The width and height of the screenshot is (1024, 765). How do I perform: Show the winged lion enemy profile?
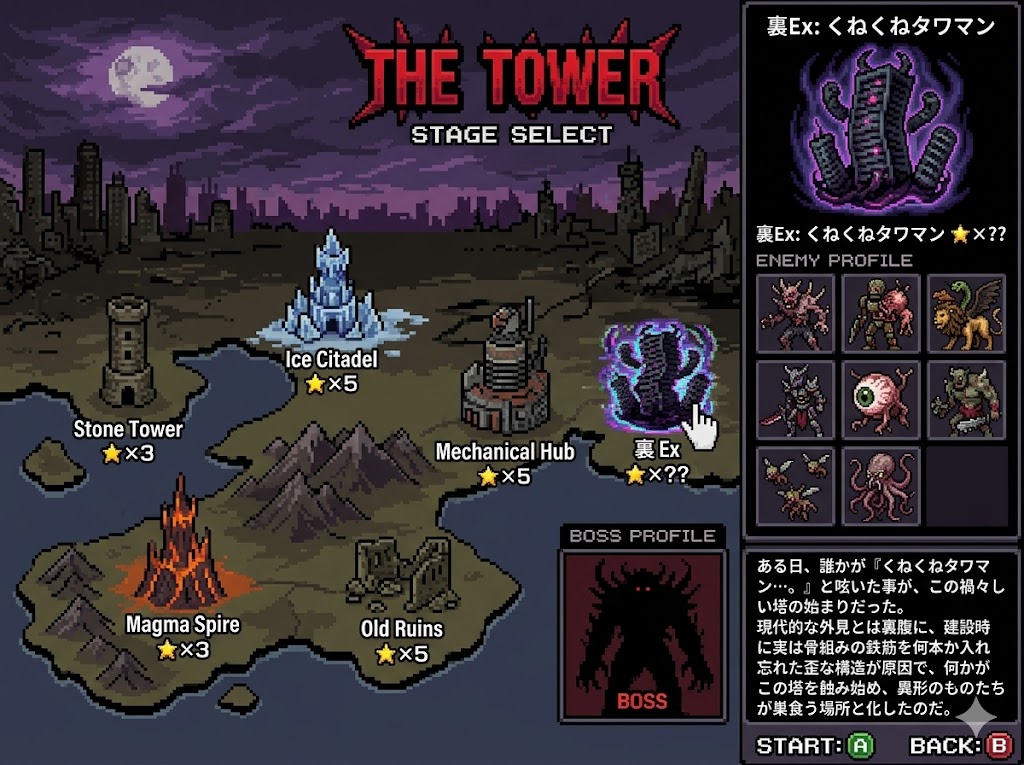(966, 313)
